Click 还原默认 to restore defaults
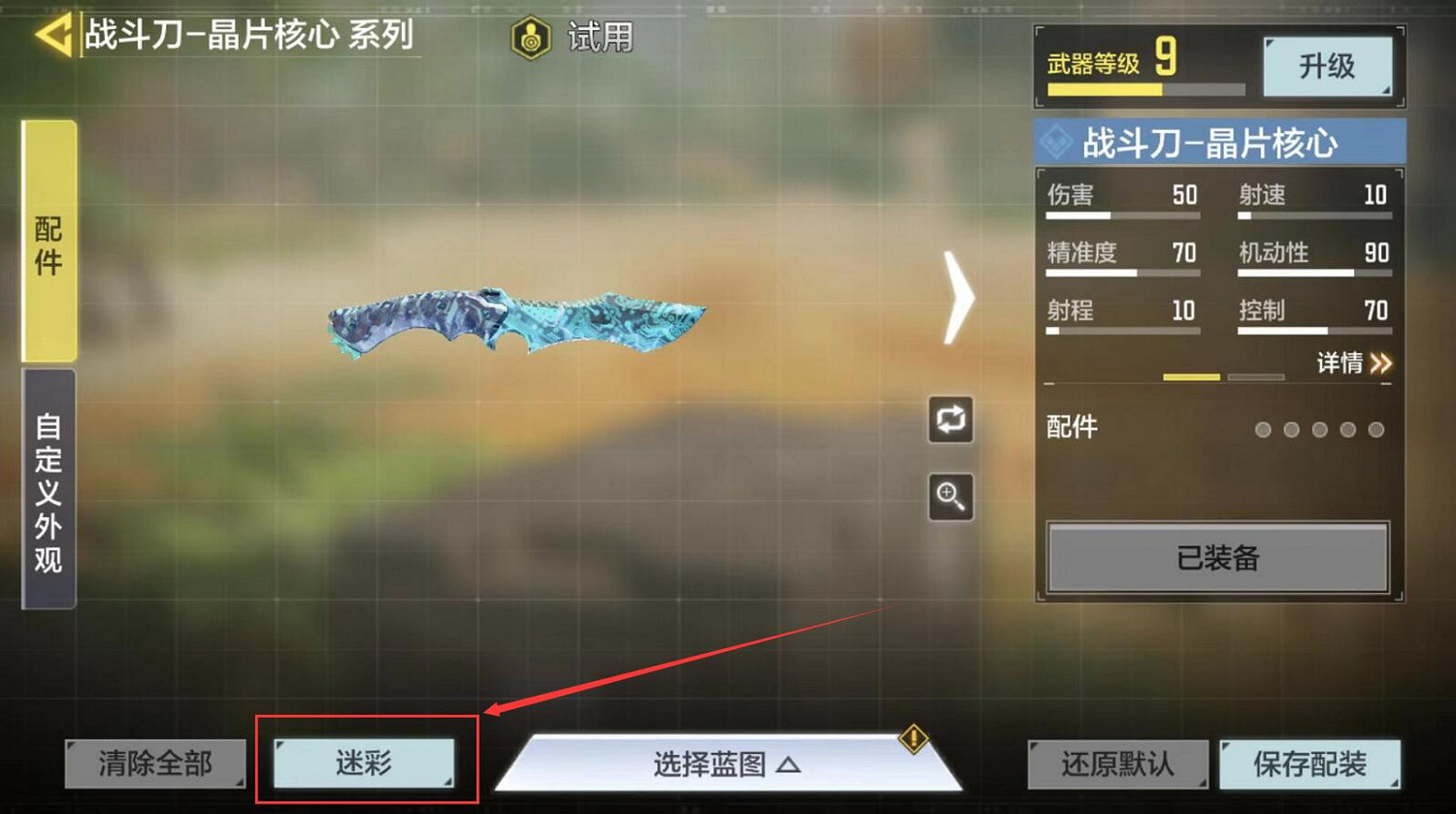 [1118, 765]
